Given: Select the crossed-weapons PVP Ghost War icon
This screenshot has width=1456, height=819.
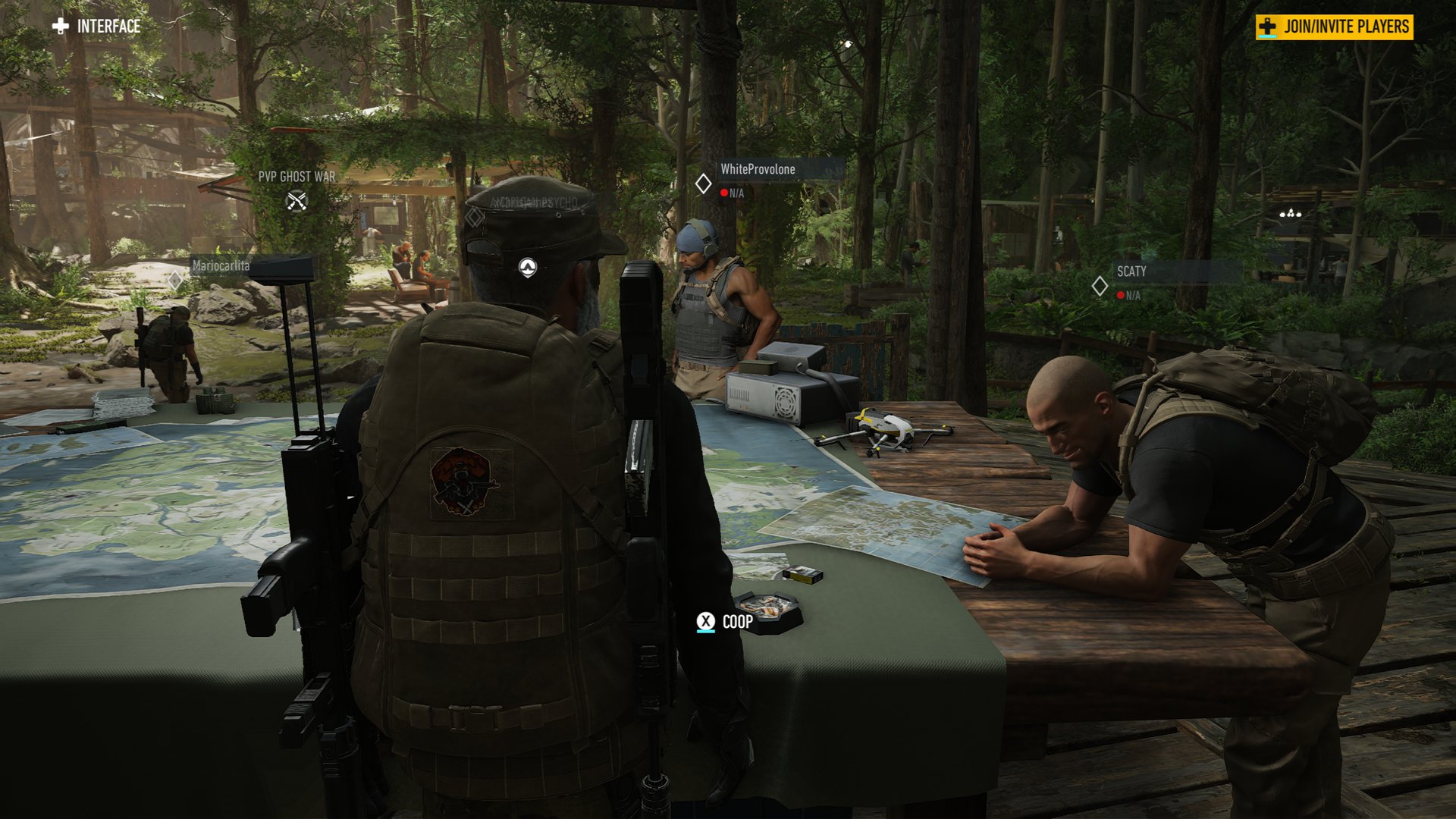Looking at the screenshot, I should (297, 202).
